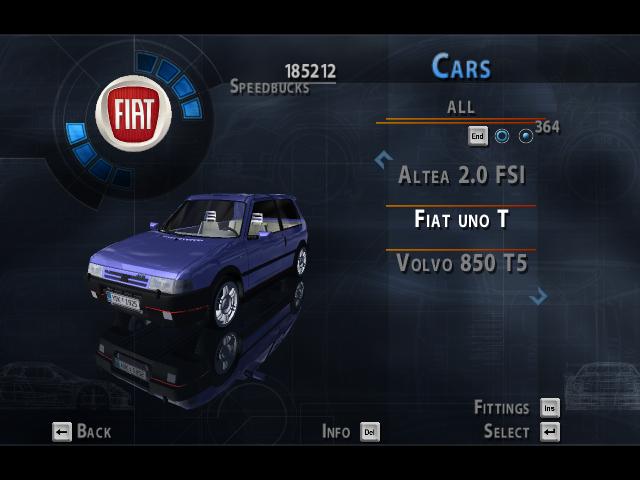This screenshot has height=480, width=640.
Task: Confirm with the Select button
Action: [520, 432]
